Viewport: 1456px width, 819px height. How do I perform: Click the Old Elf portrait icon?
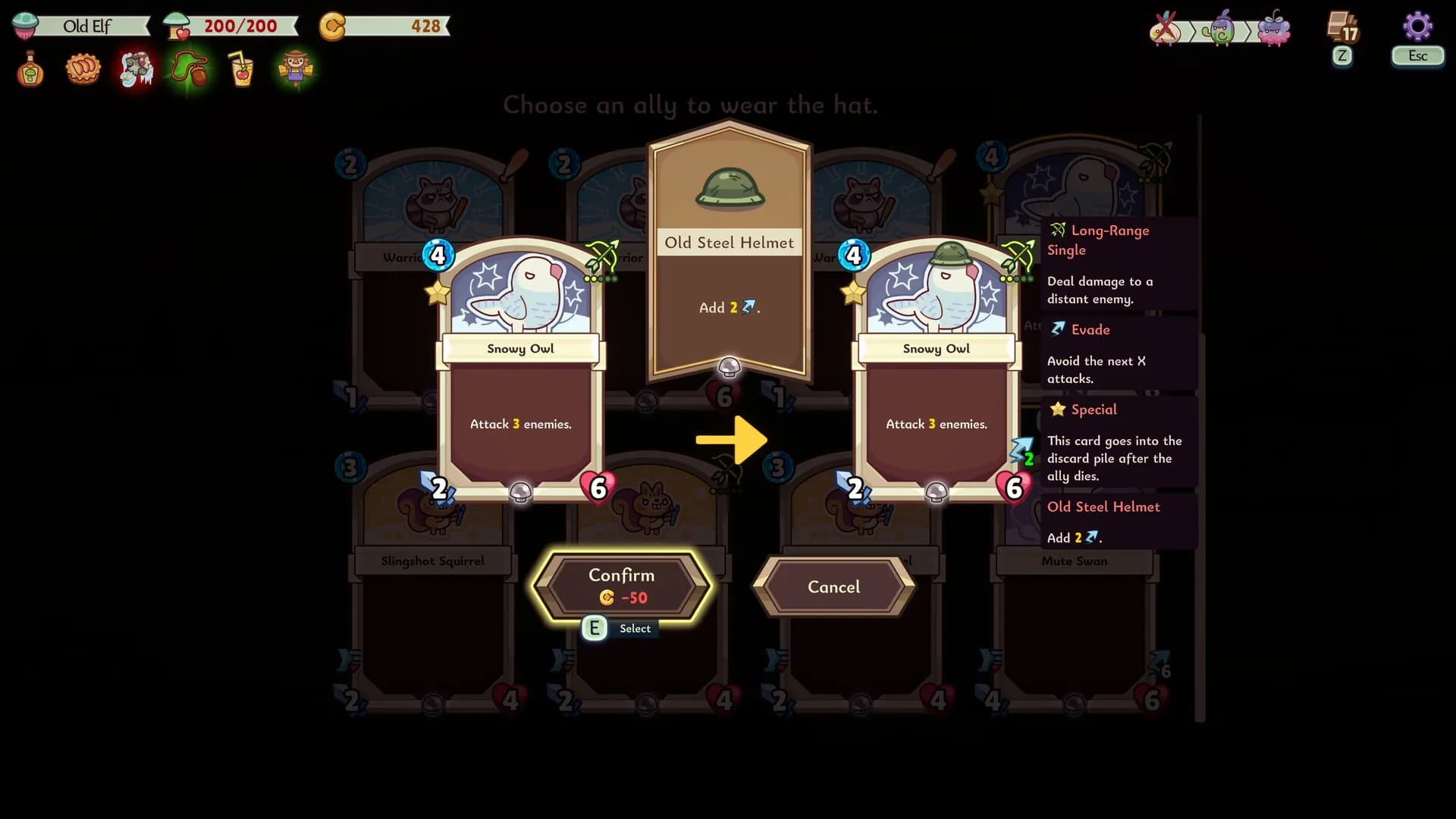click(25, 25)
